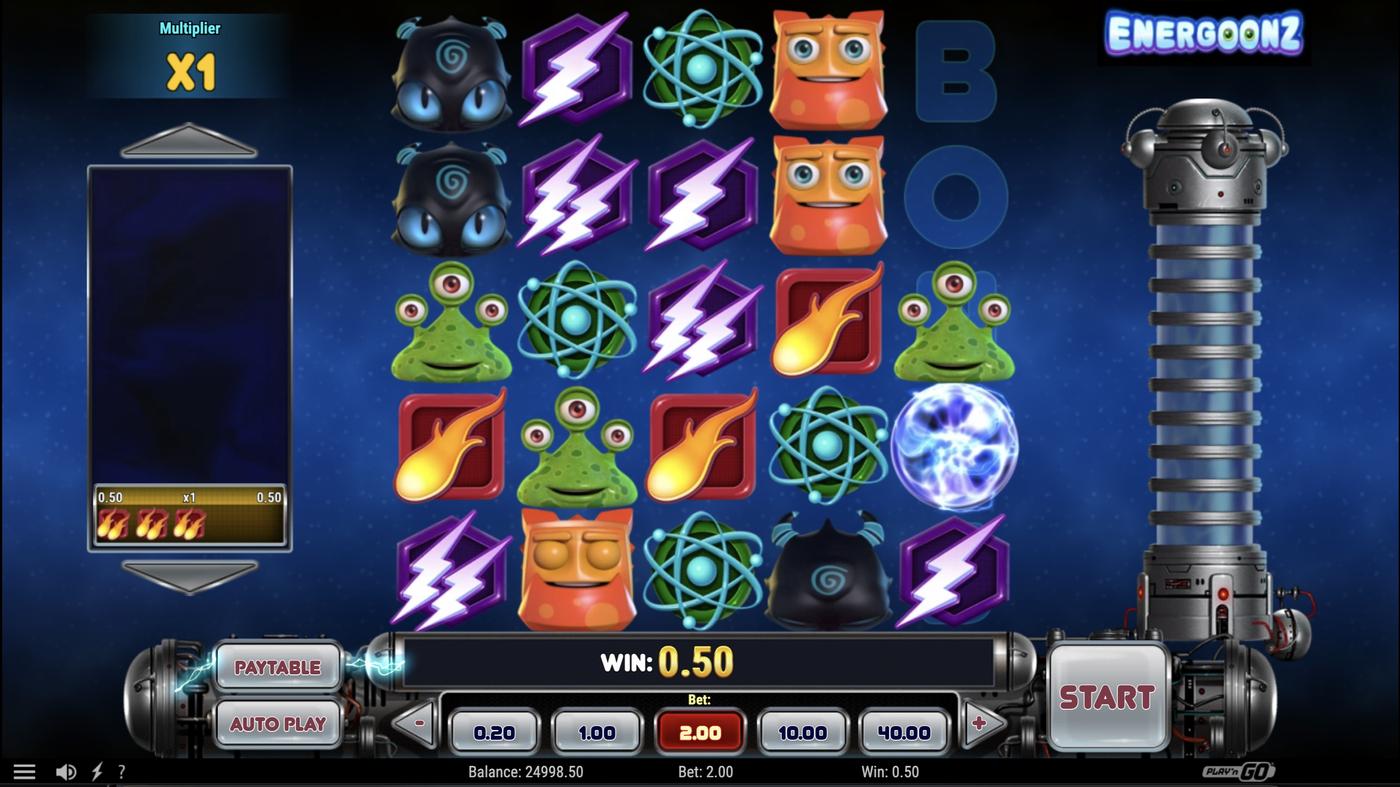Select the 0.20 bet amount
The width and height of the screenshot is (1400, 787).
(x=494, y=731)
